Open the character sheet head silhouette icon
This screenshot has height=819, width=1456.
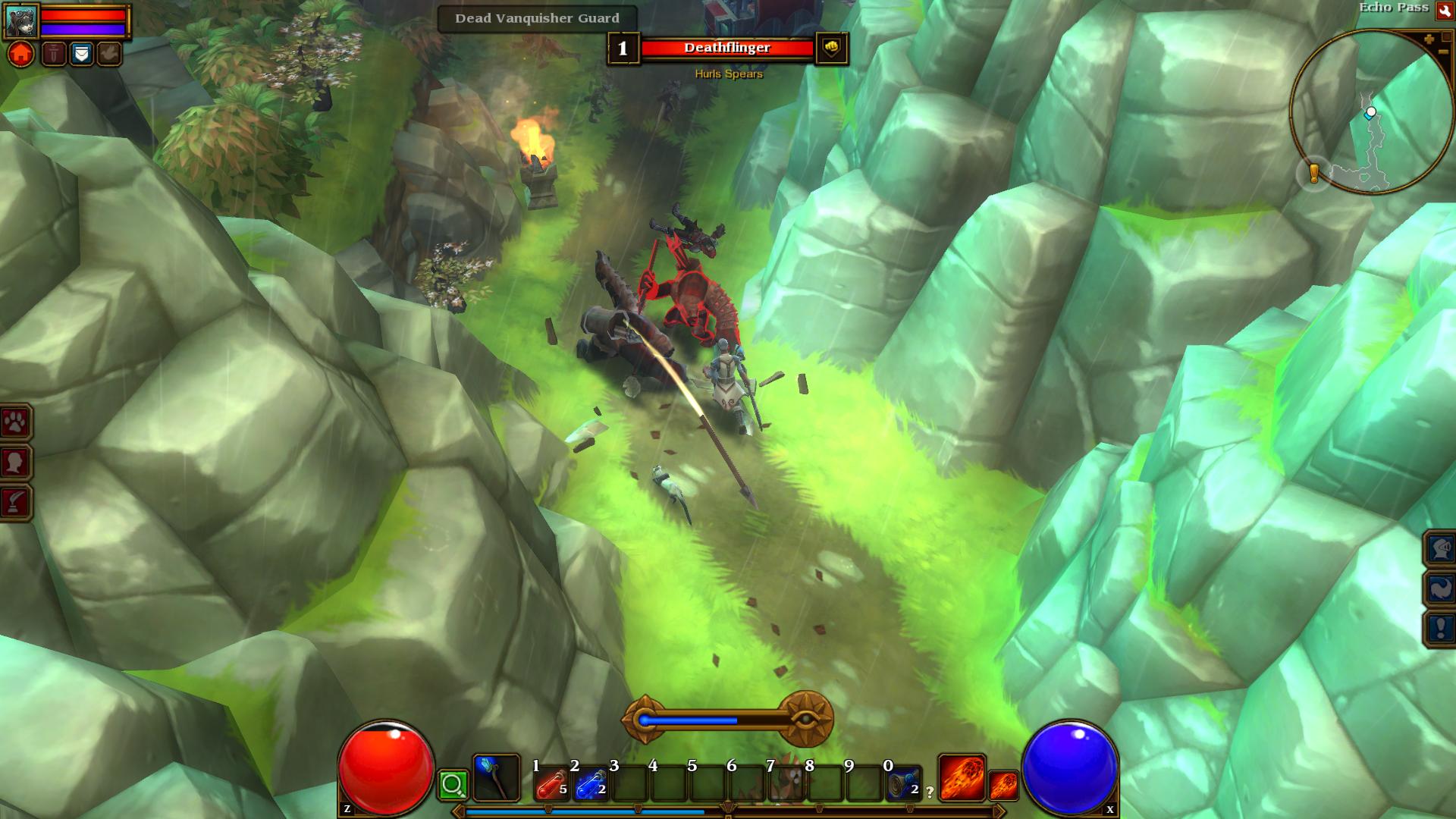(15, 462)
